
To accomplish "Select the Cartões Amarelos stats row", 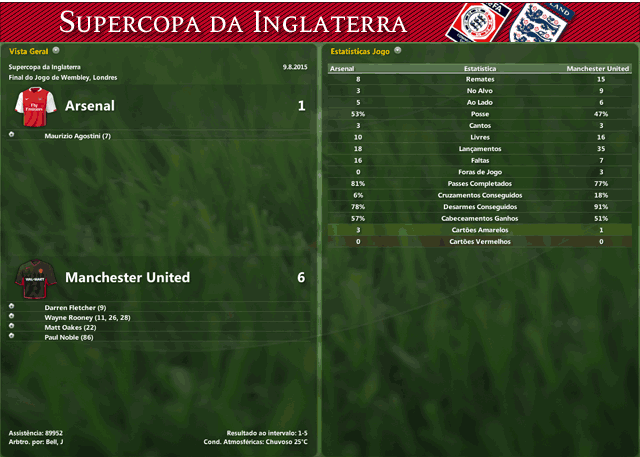I will coord(480,230).
